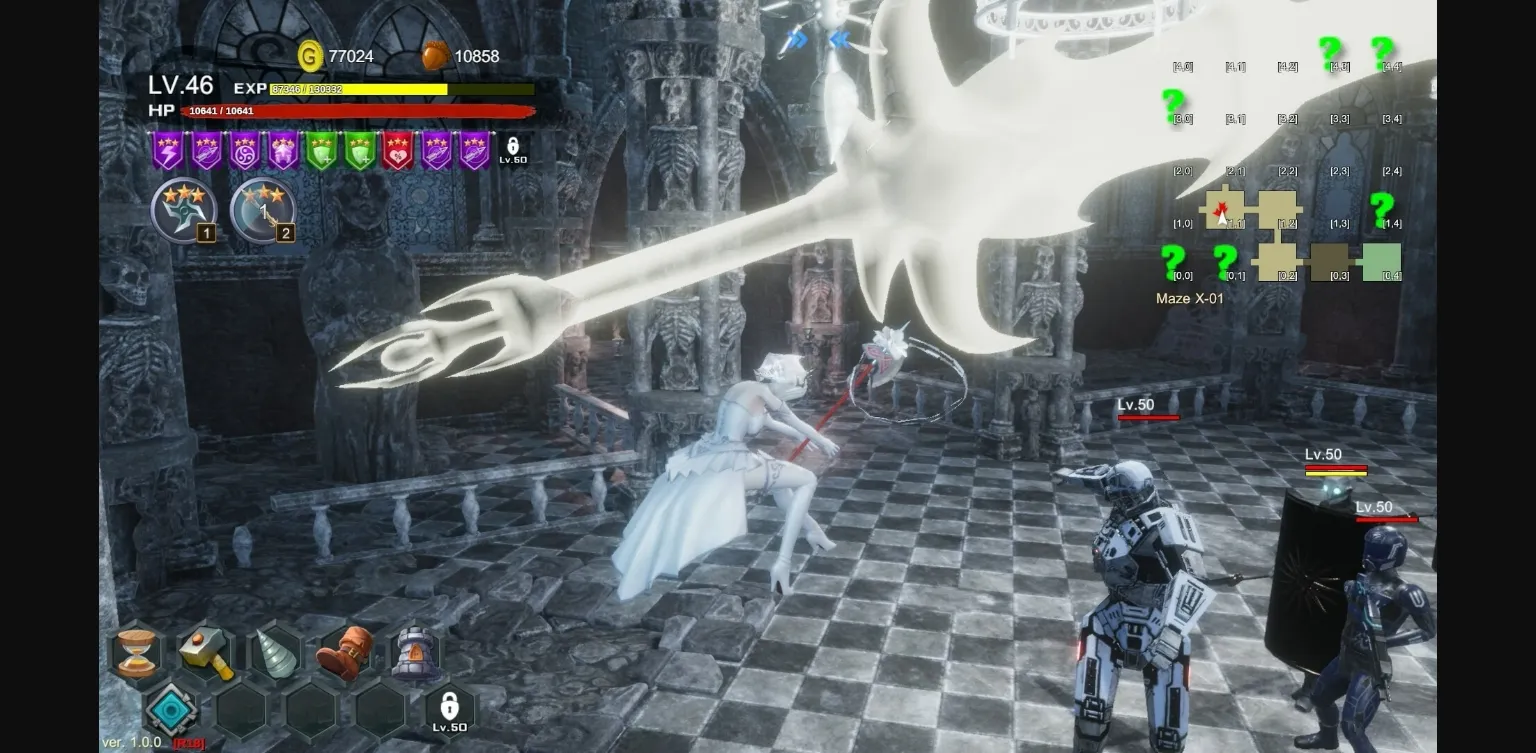Inspect the purple lightning bolt banner
Screen dimensions: 1536x753
coord(167,151)
